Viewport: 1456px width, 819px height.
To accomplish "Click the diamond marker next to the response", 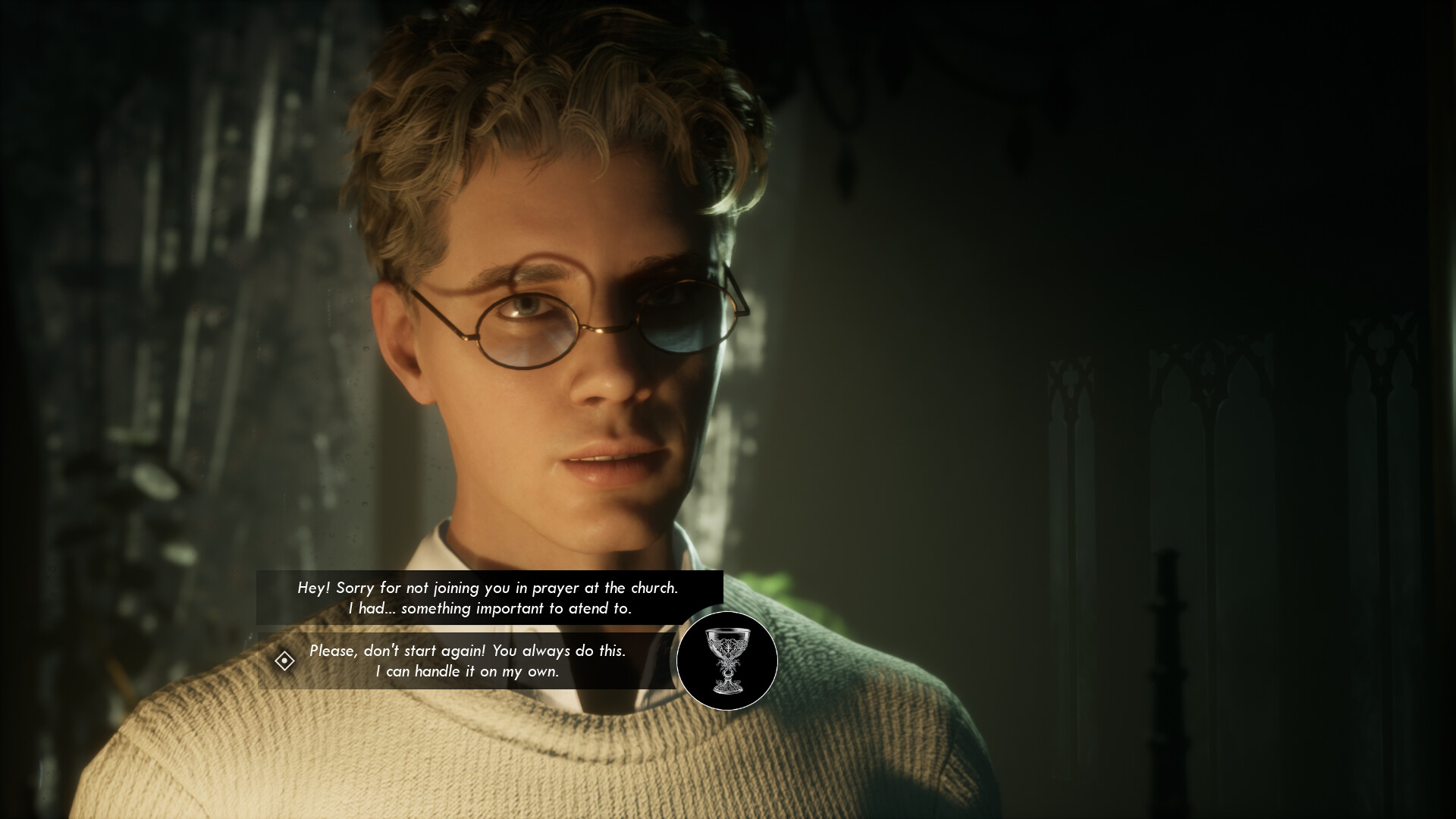I will (x=284, y=661).
